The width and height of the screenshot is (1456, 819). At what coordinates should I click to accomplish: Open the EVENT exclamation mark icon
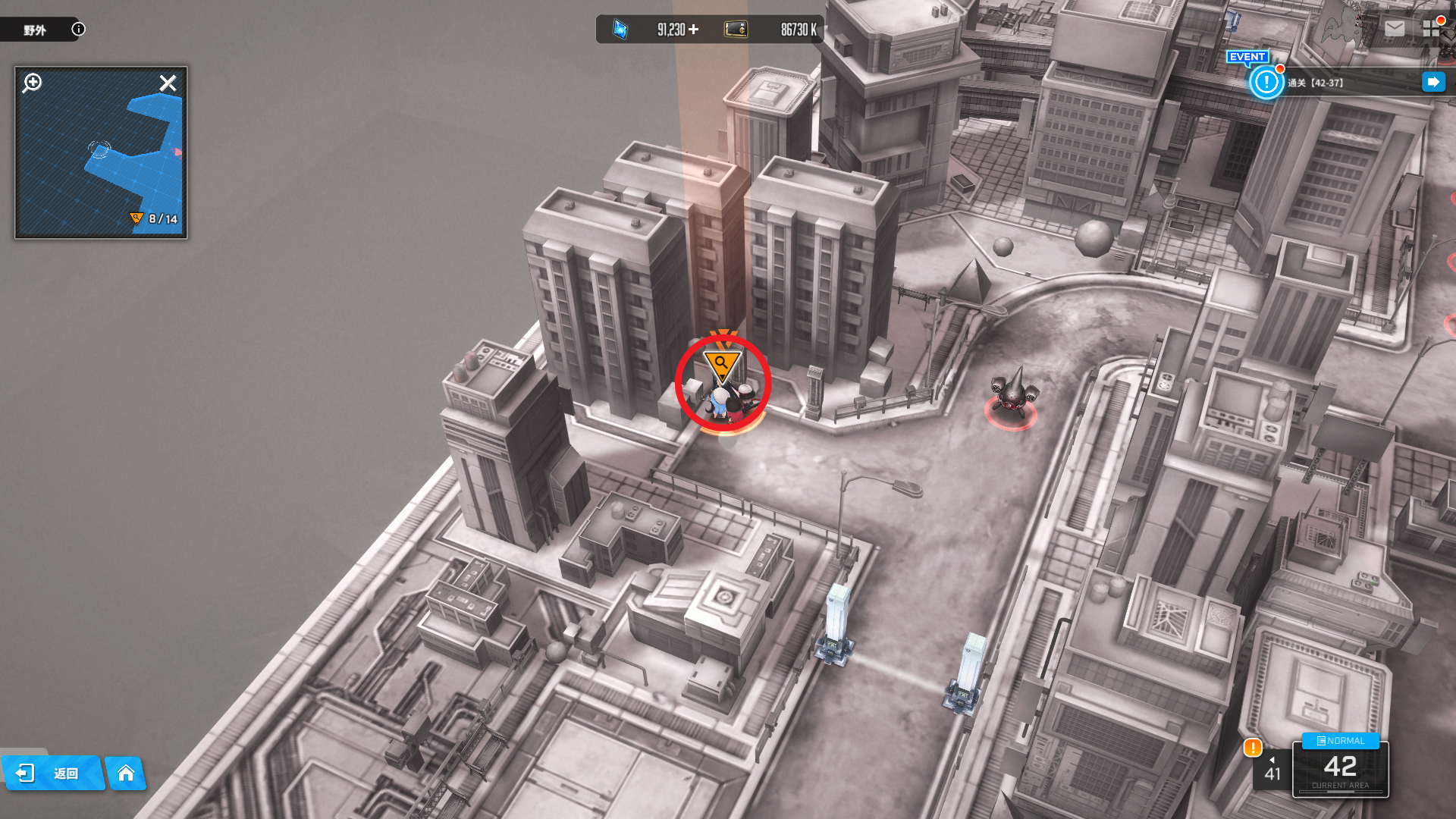[x=1266, y=82]
